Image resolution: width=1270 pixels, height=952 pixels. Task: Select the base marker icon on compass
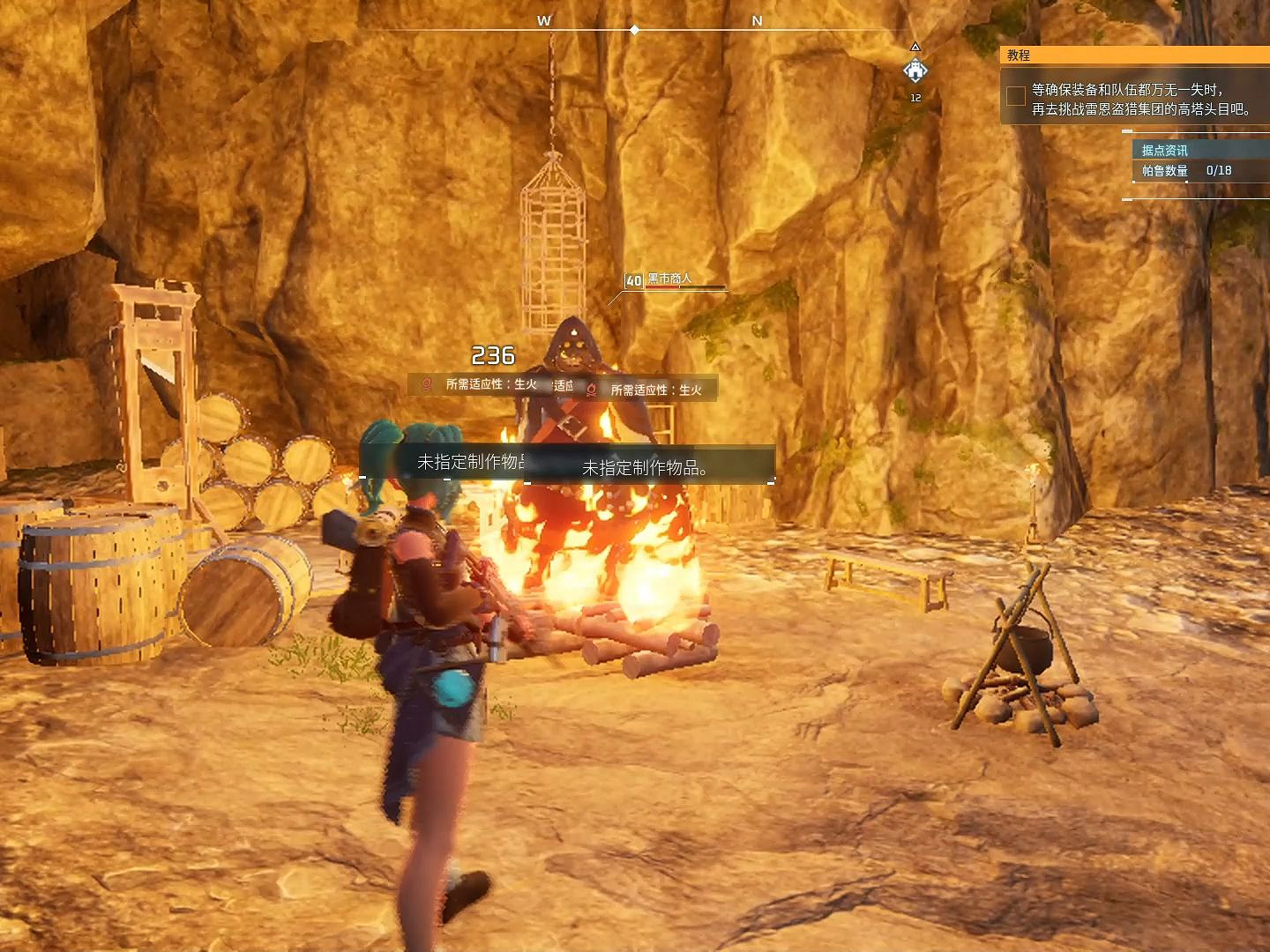(915, 71)
